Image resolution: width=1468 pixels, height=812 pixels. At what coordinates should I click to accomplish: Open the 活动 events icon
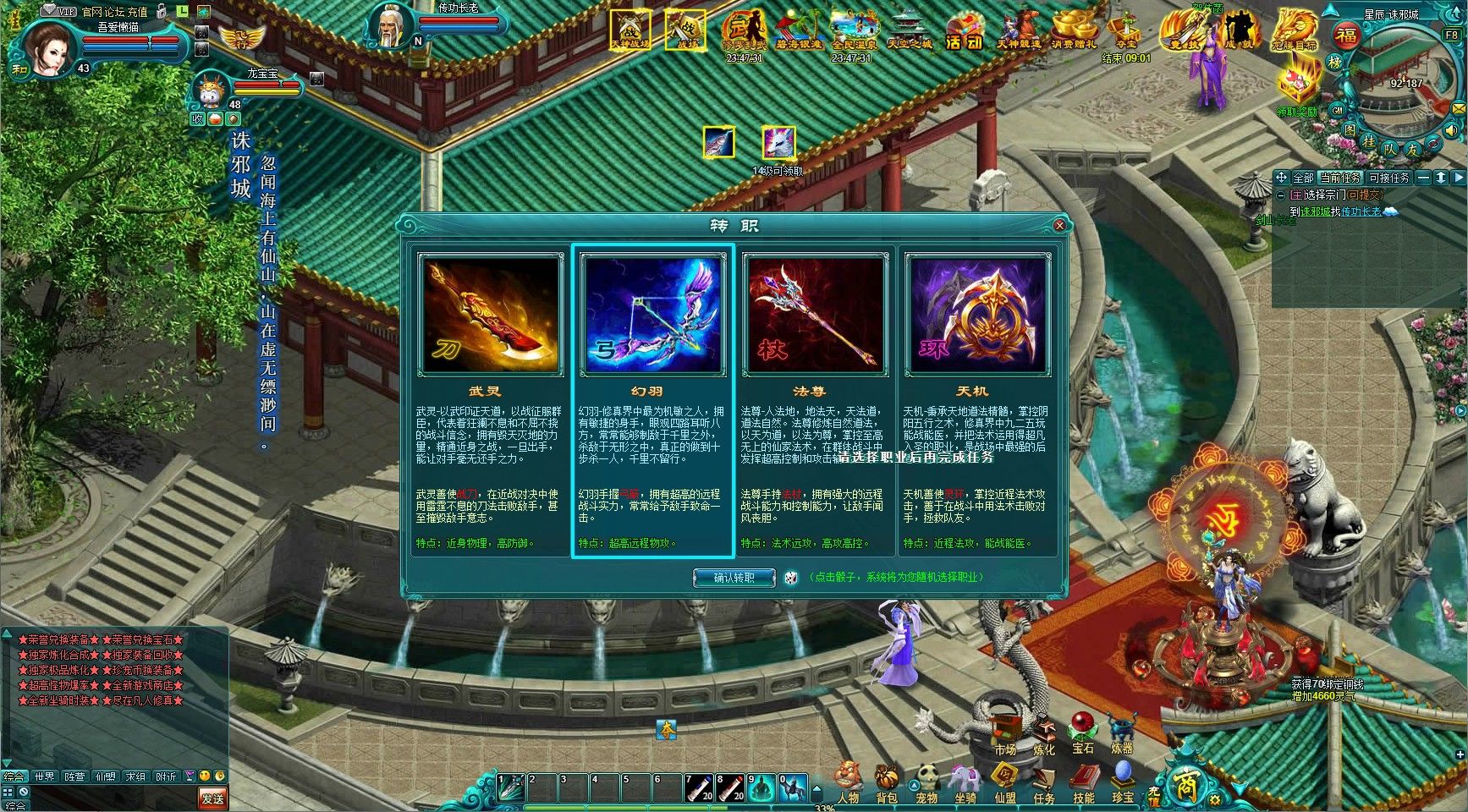(964, 32)
